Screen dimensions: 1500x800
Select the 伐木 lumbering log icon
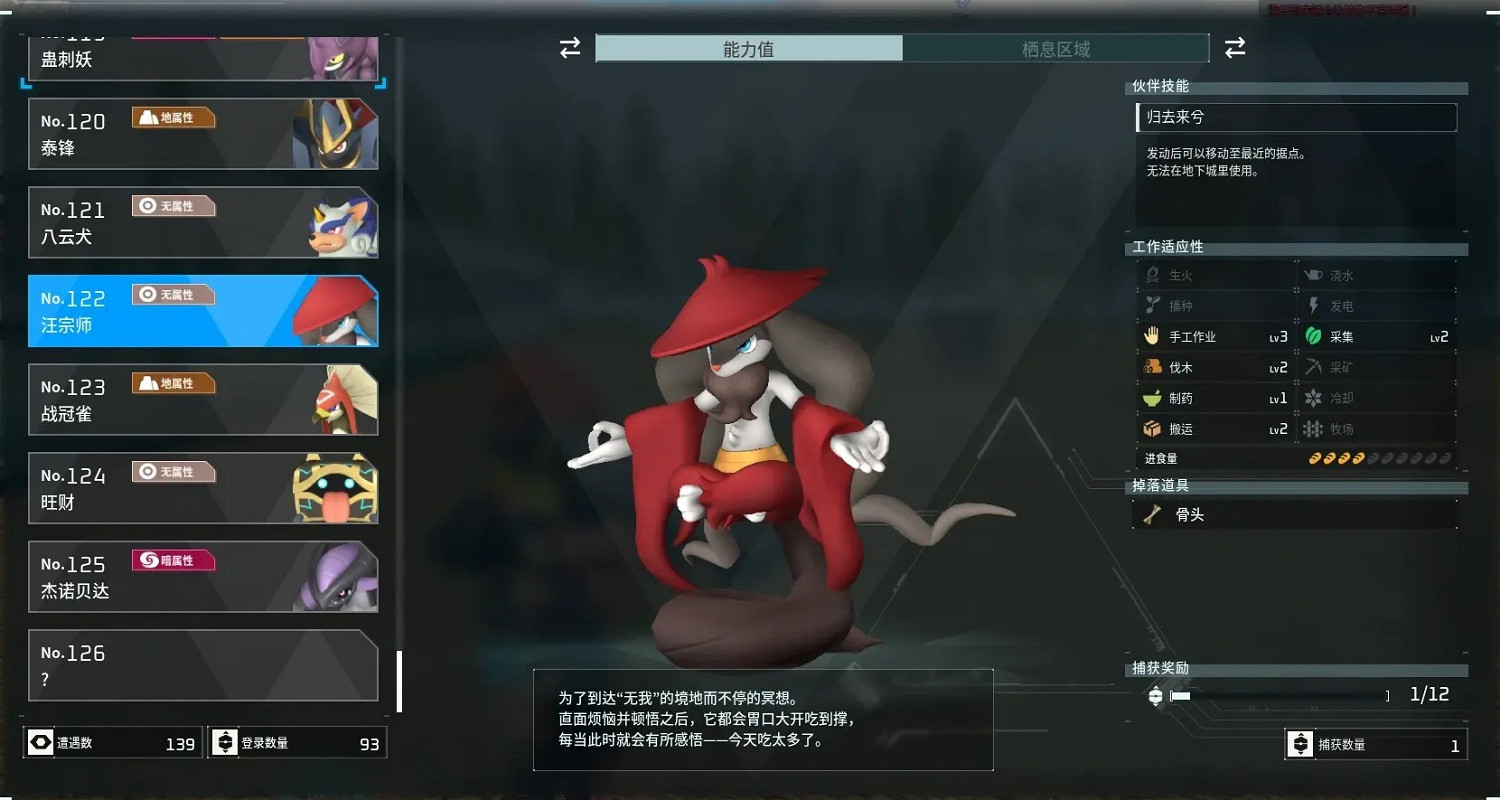pos(1152,367)
